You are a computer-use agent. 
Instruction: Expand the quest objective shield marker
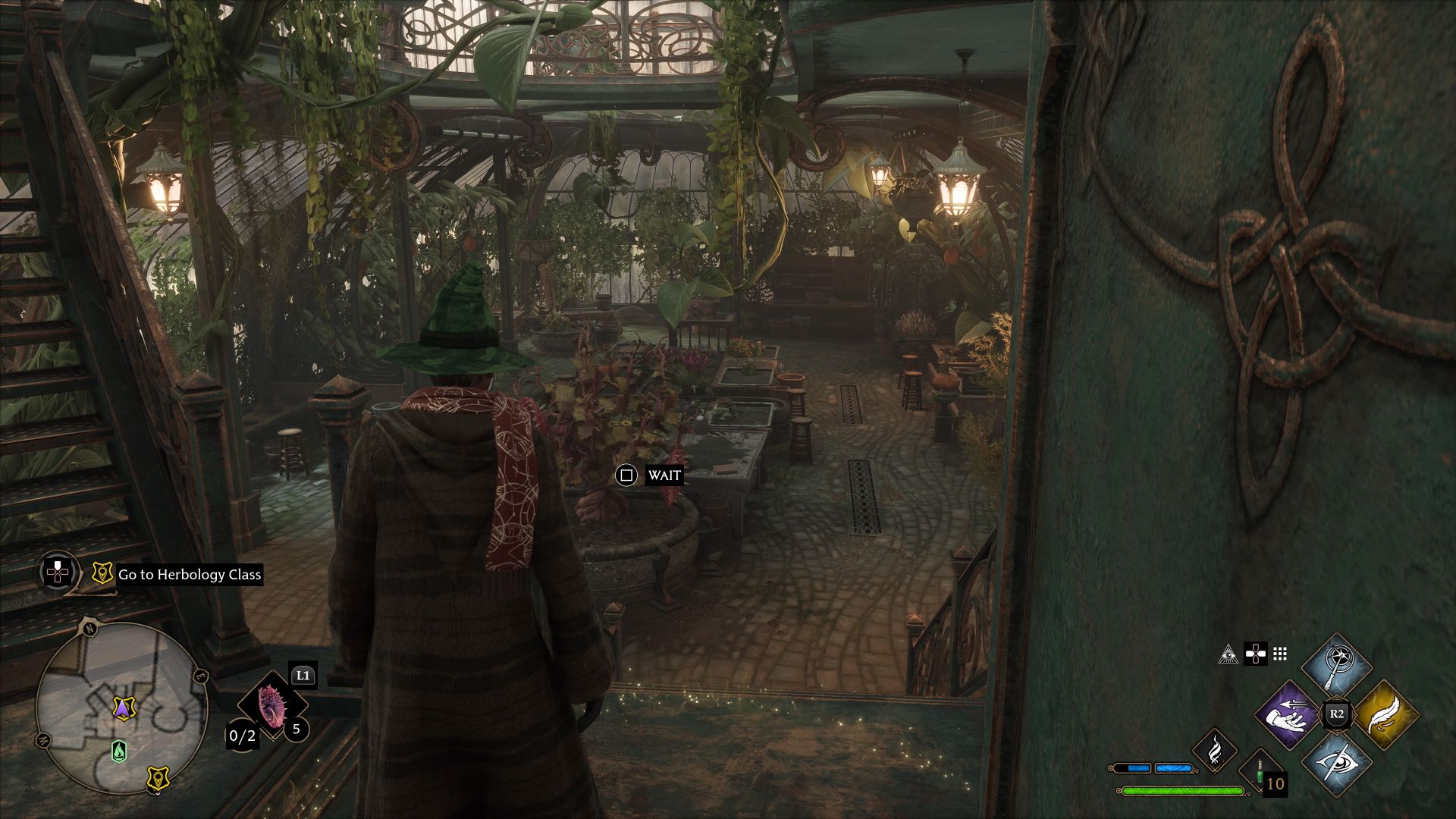click(x=103, y=573)
